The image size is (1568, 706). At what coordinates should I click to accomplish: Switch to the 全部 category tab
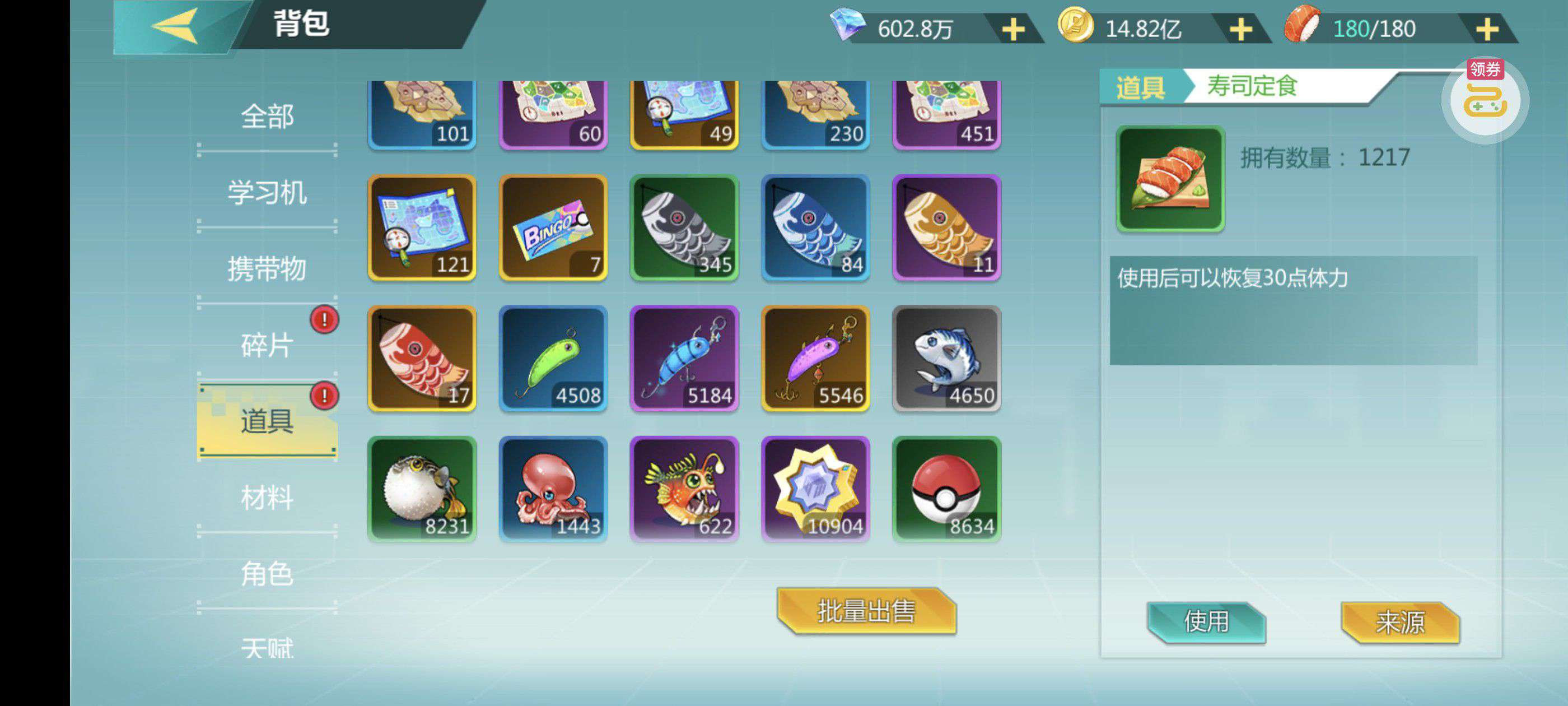(x=267, y=117)
